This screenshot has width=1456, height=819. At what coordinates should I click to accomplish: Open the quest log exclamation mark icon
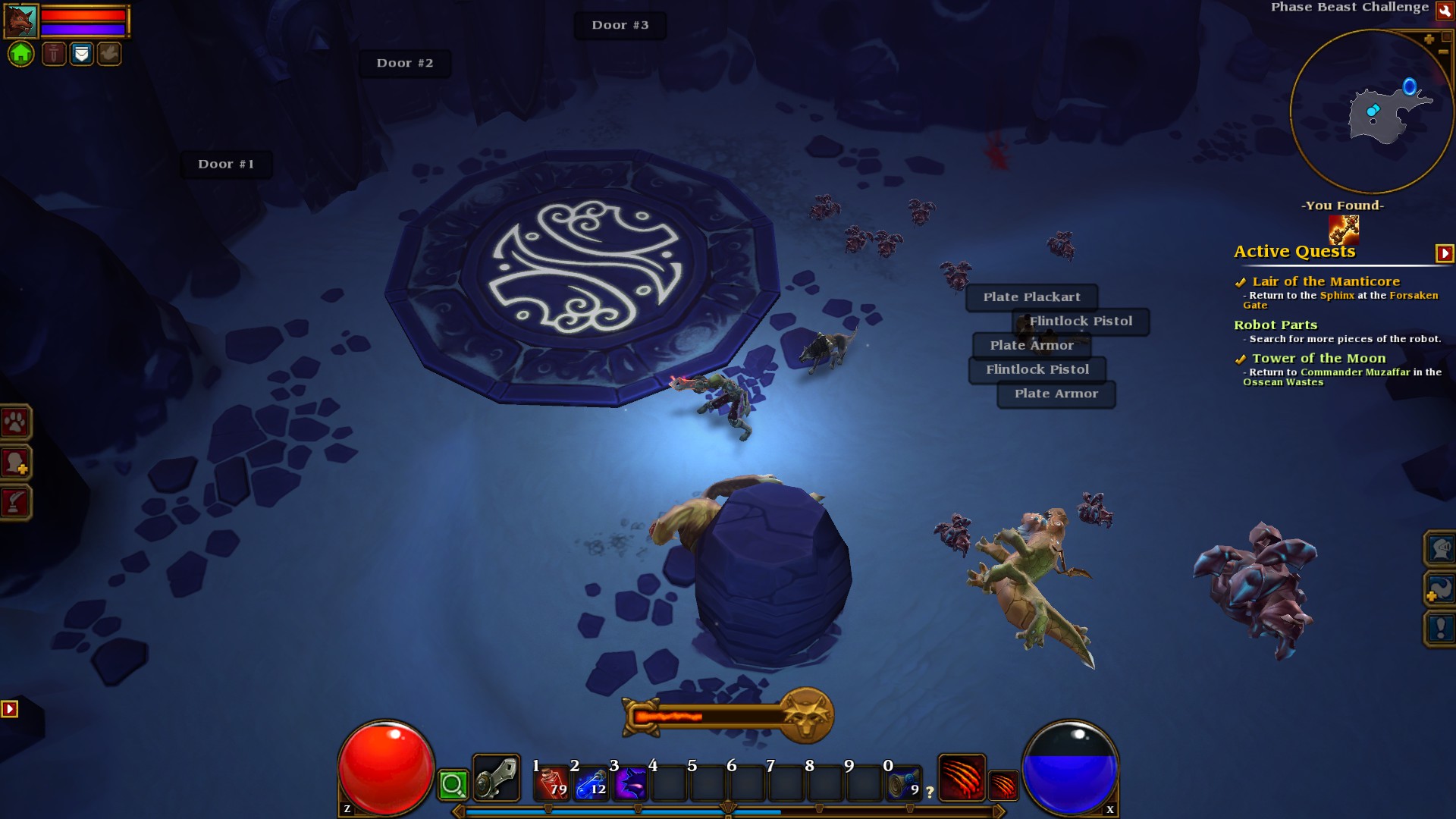[1440, 627]
